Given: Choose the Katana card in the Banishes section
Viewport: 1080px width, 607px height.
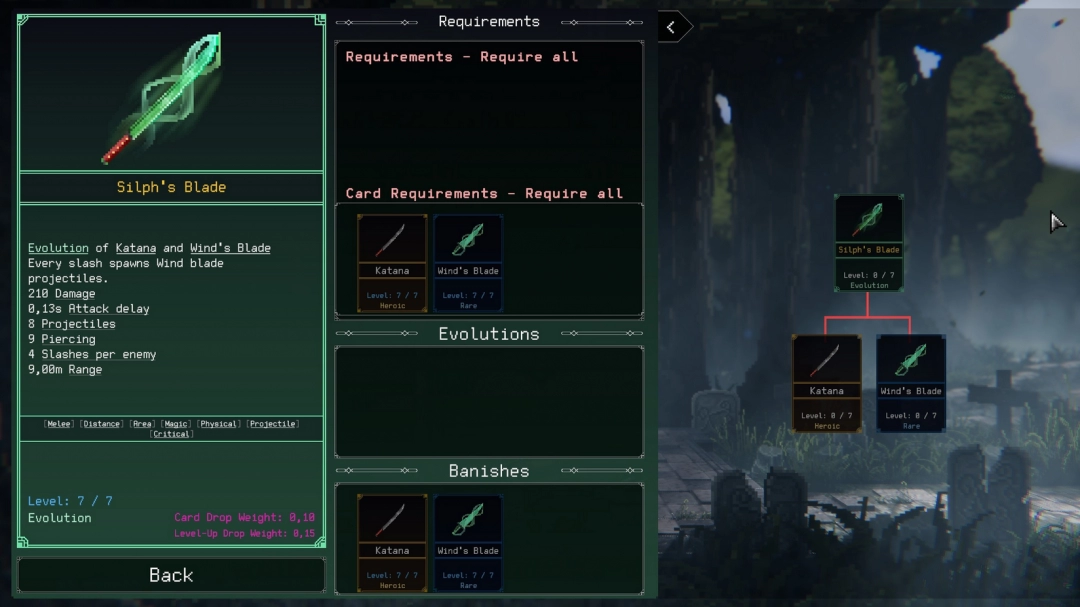Looking at the screenshot, I should pyautogui.click(x=392, y=541).
